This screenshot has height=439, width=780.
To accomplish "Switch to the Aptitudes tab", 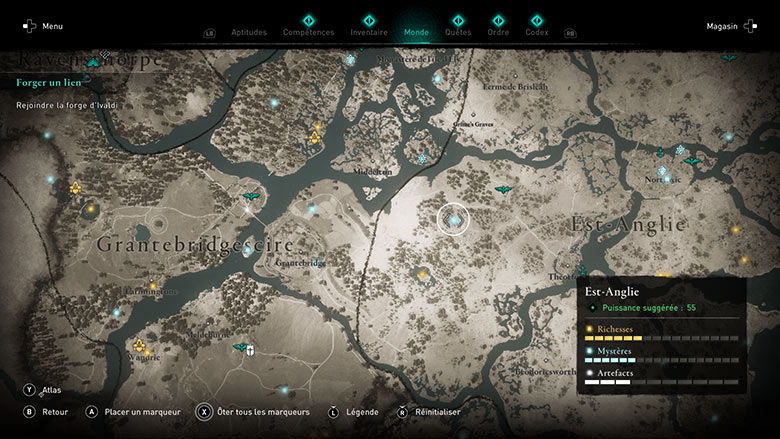I will [249, 32].
